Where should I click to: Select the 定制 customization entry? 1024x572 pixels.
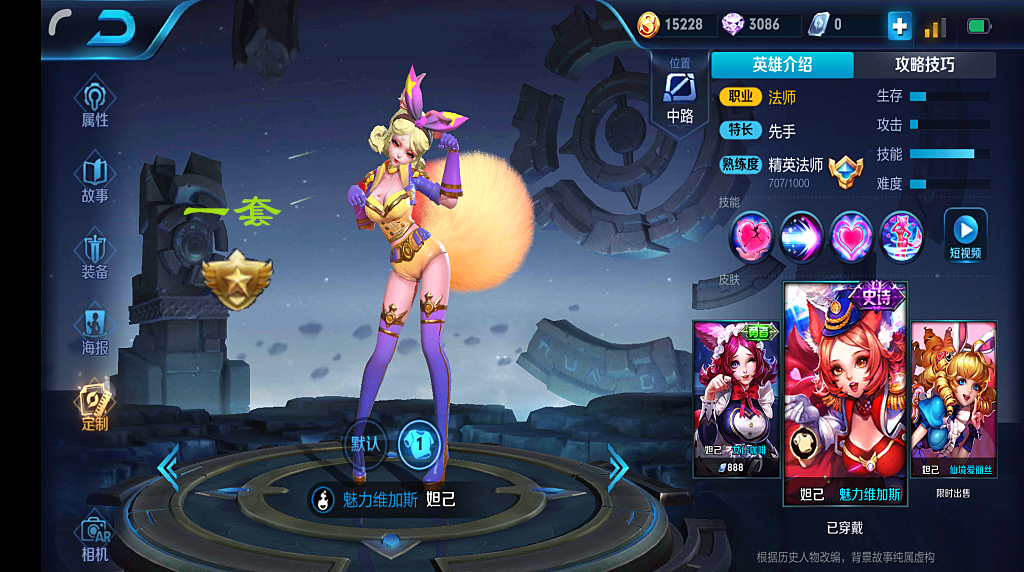(95, 407)
